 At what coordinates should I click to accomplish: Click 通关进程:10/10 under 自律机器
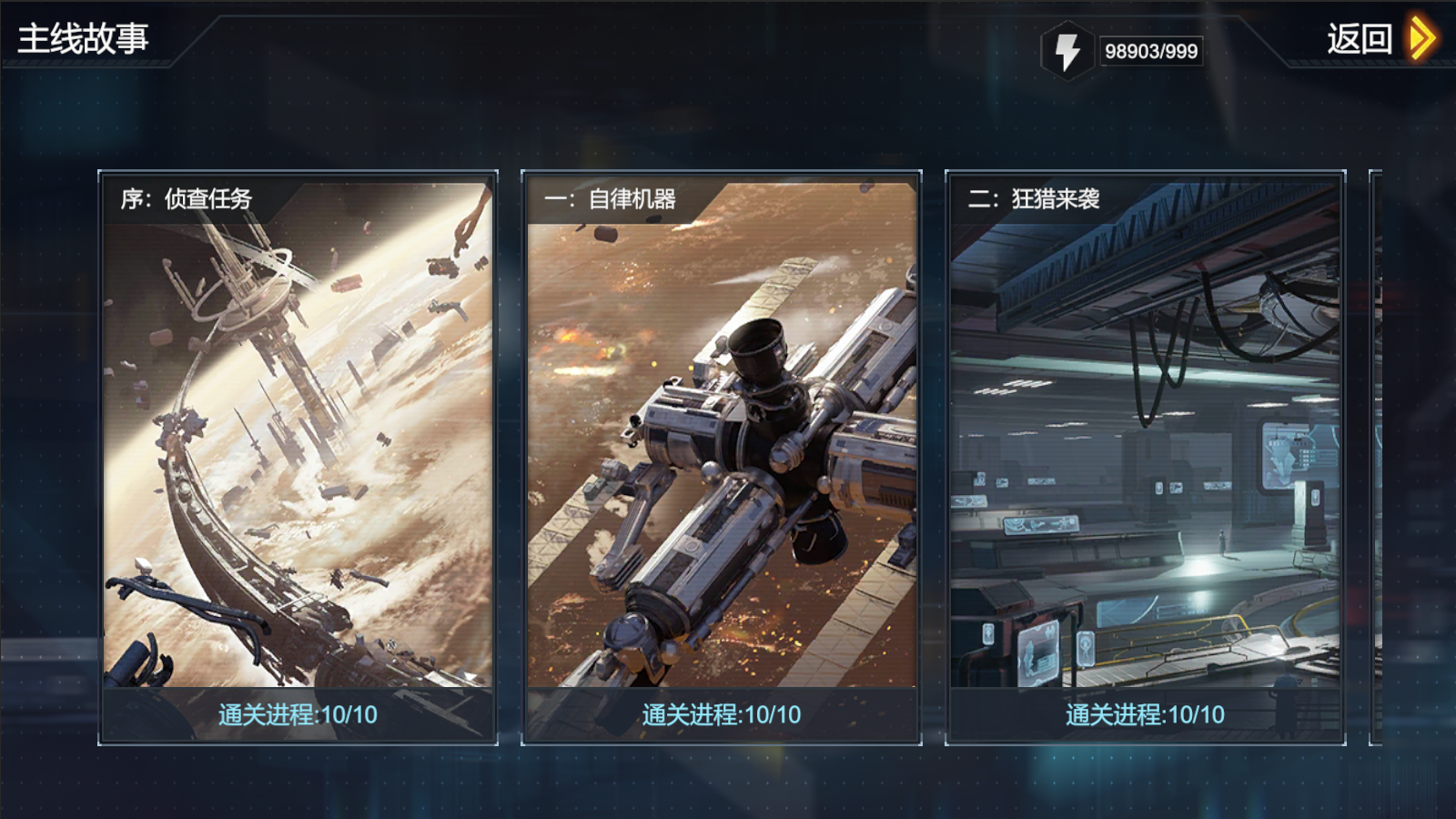click(x=719, y=715)
